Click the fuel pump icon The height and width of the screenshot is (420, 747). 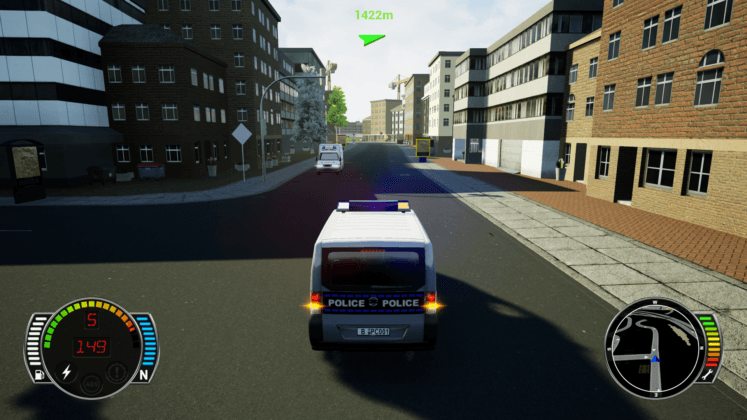(39, 376)
